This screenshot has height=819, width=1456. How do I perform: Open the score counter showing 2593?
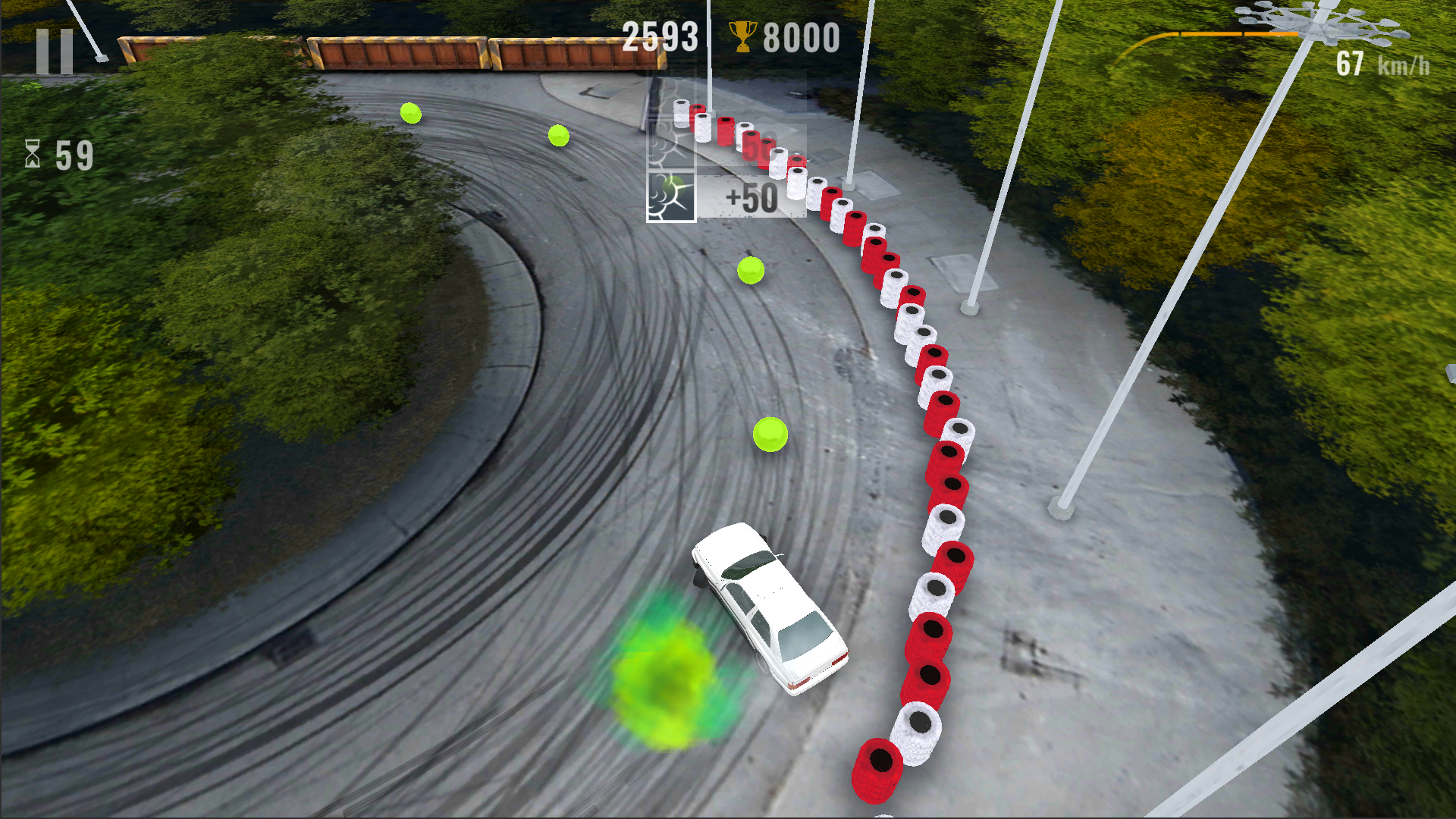(x=658, y=36)
